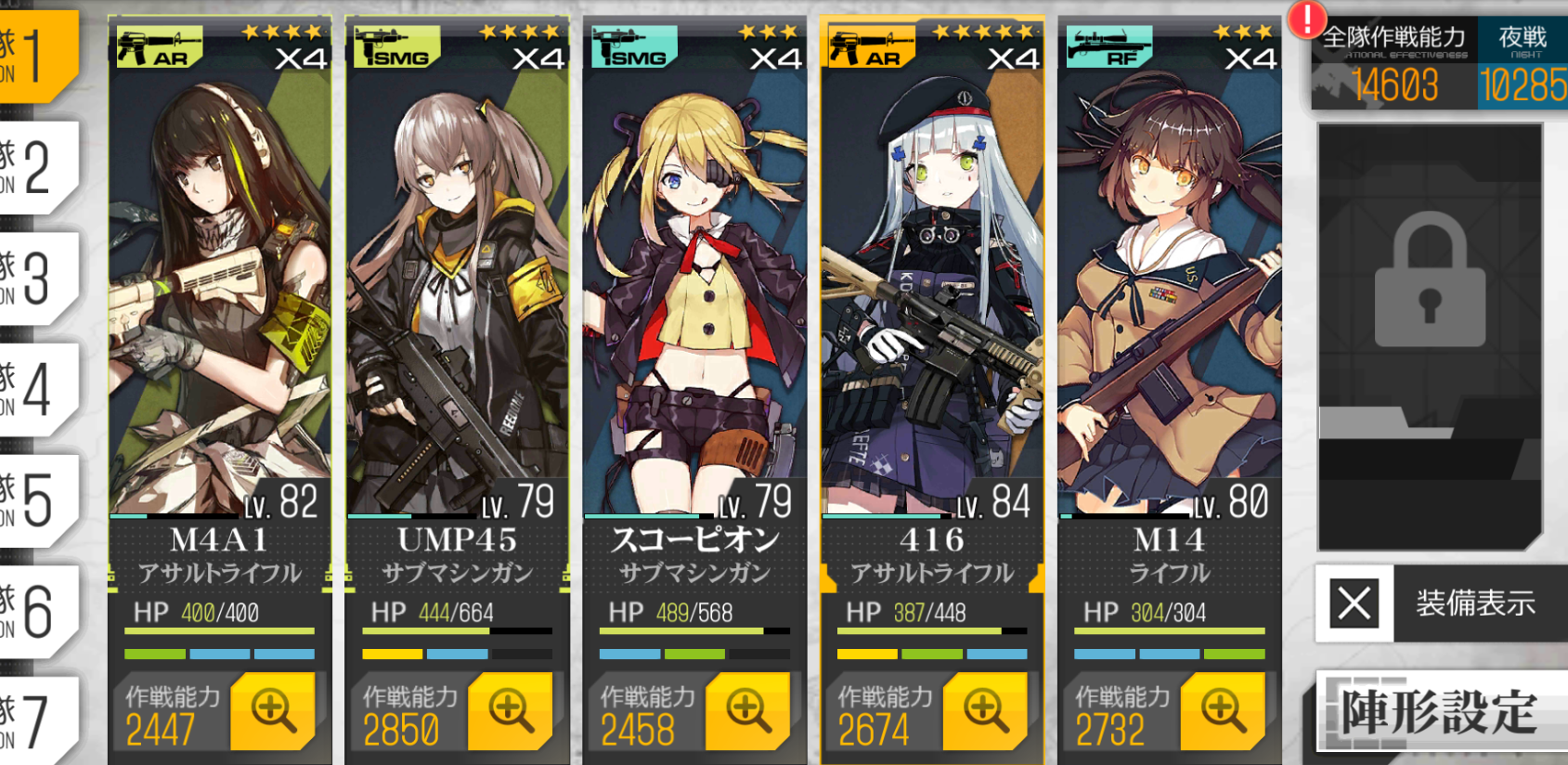This screenshot has height=765, width=1568.
Task: Toggle the 装備表示 equipment display
Action: (1441, 603)
